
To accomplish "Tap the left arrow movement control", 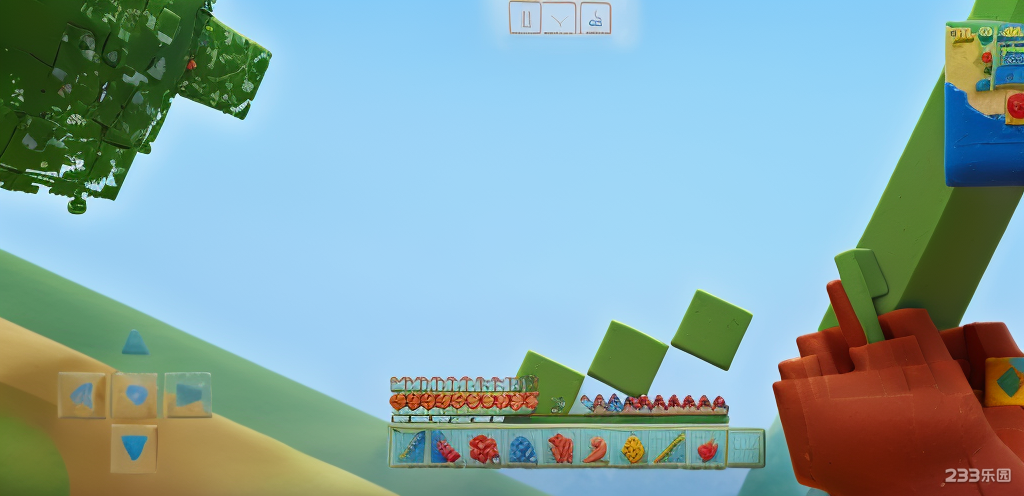I will tap(82, 395).
